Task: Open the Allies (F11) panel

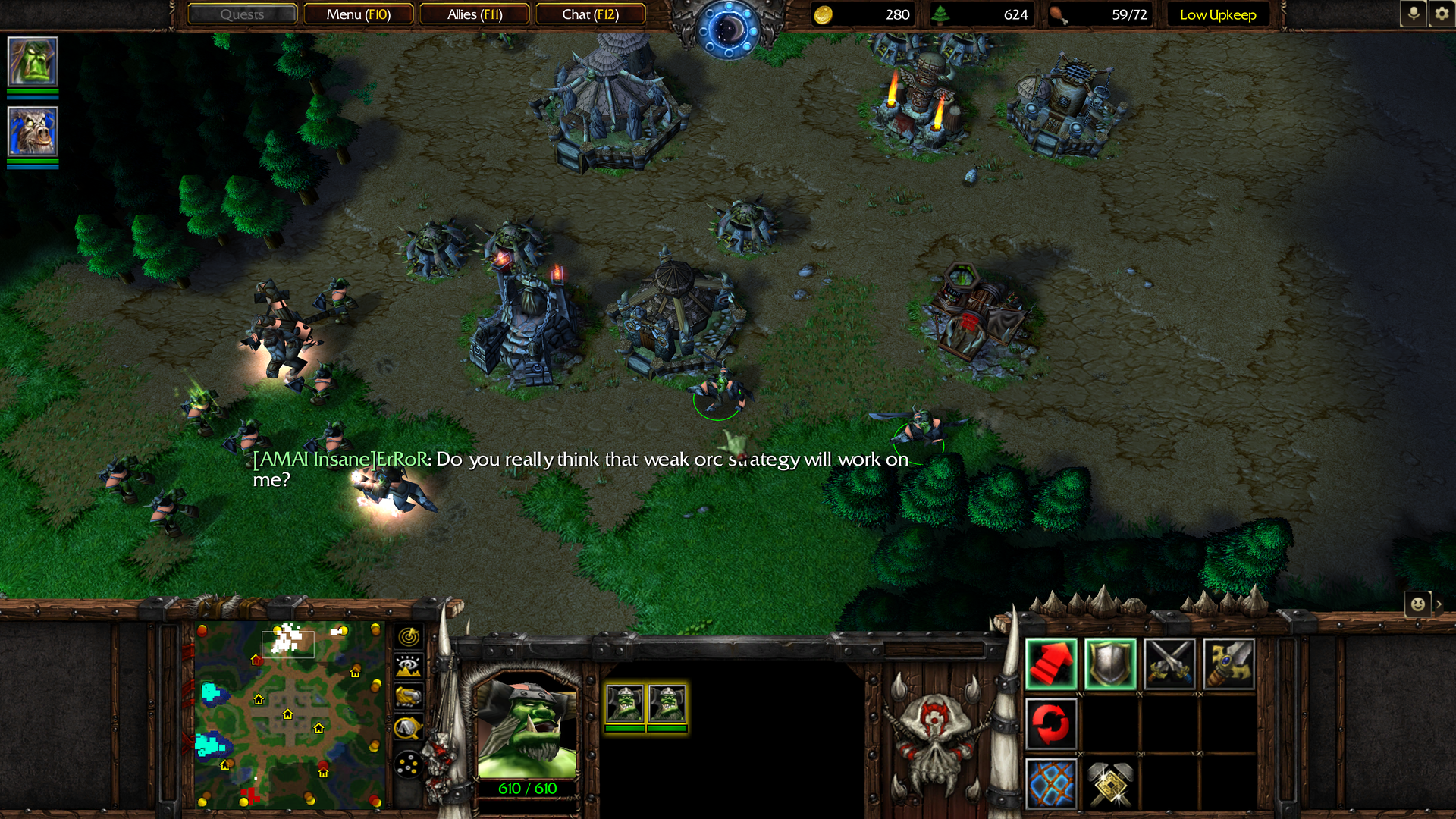Action: (475, 14)
